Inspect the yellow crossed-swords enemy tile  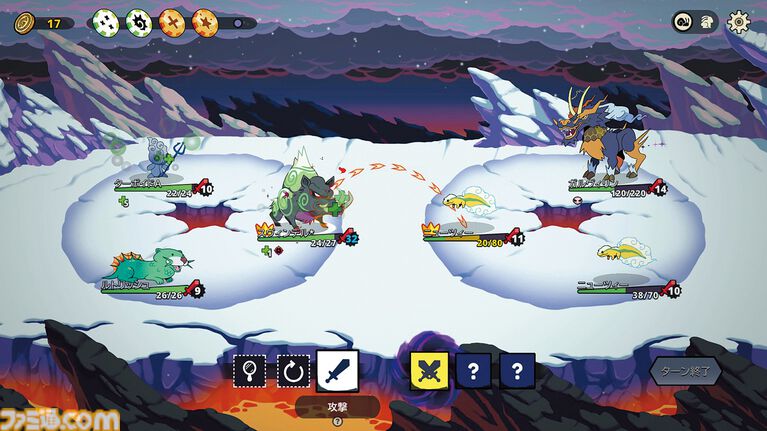pos(428,371)
